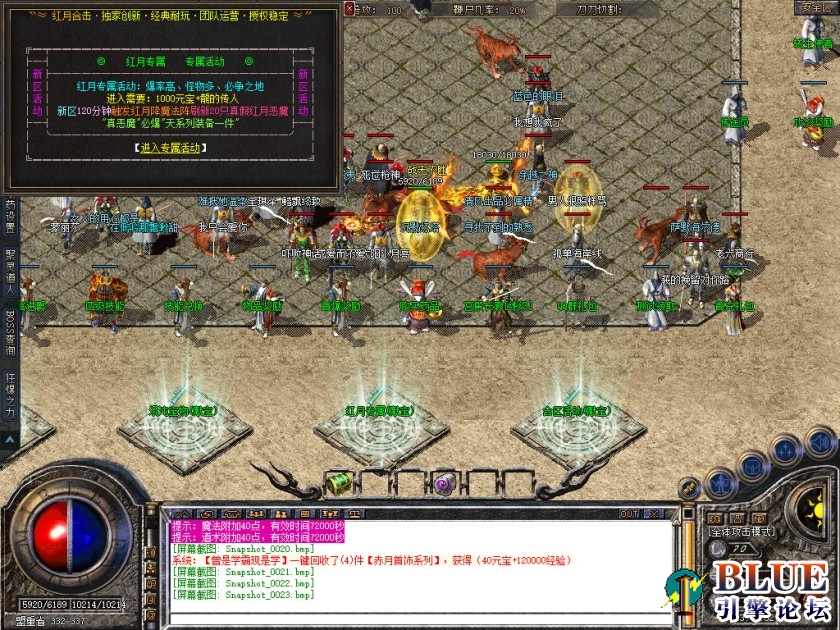Use the purple item in the belt slot
This screenshot has height=630, width=840.
point(445,483)
